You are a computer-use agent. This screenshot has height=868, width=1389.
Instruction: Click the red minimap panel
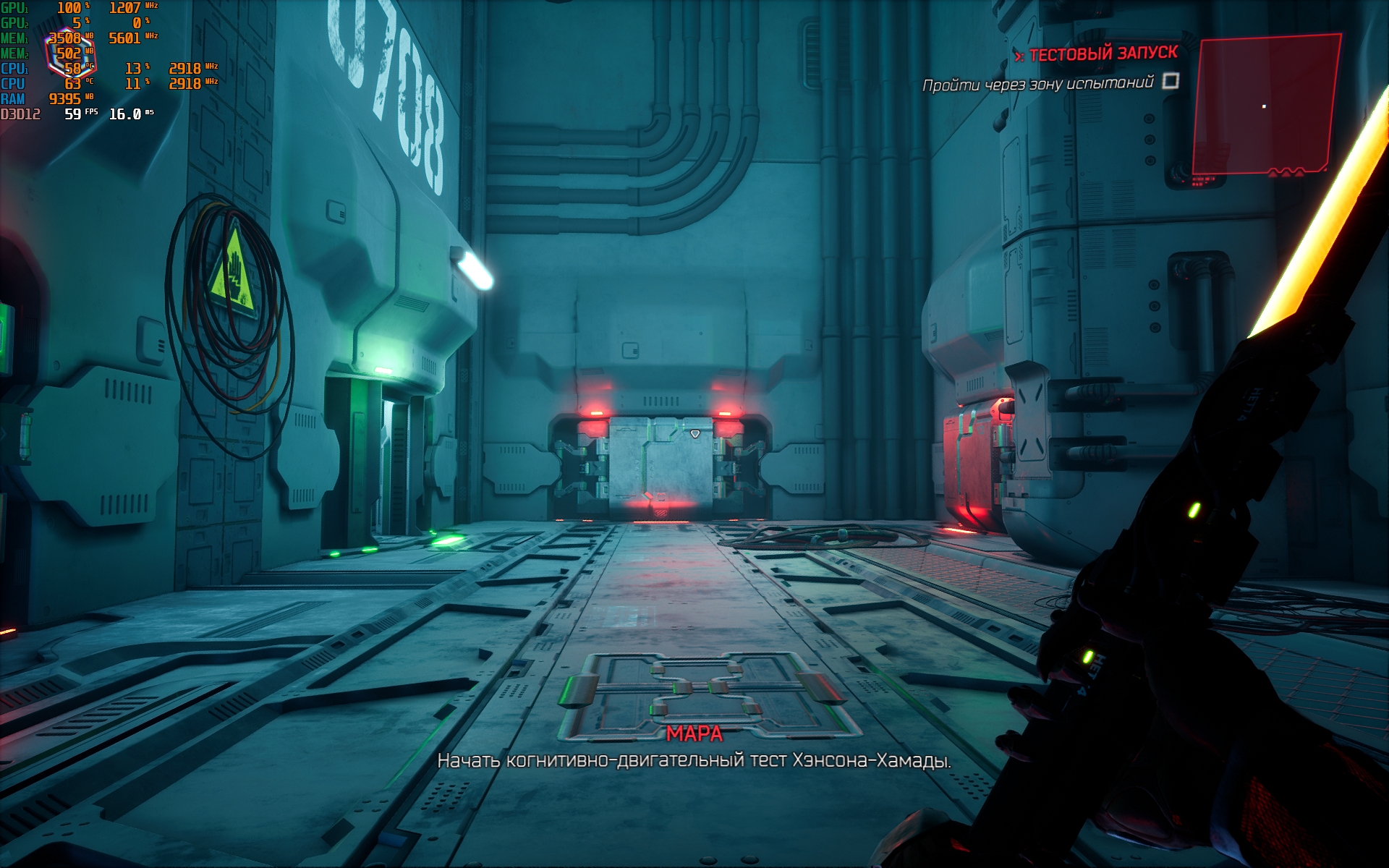coord(1265,105)
